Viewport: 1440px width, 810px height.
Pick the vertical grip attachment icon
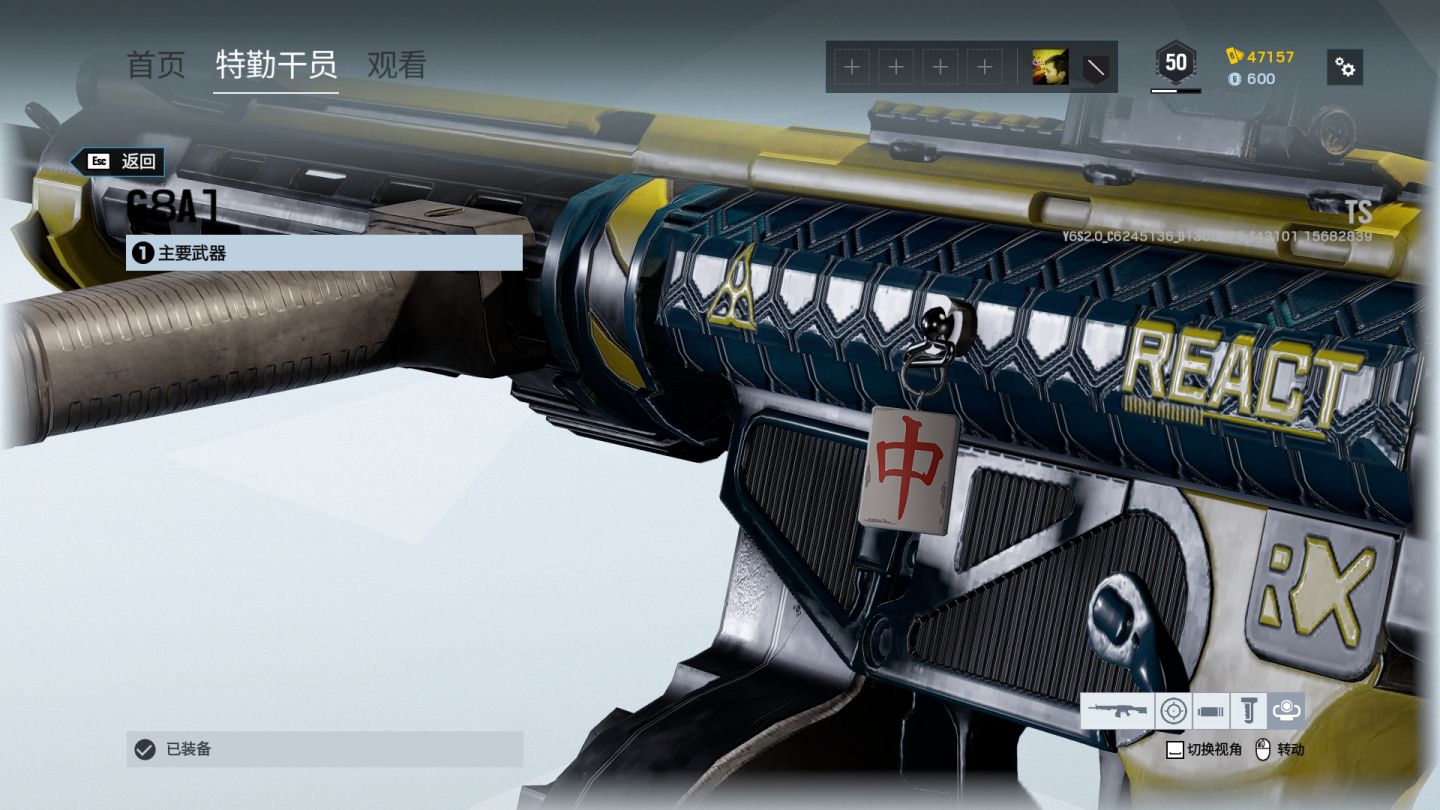1248,711
